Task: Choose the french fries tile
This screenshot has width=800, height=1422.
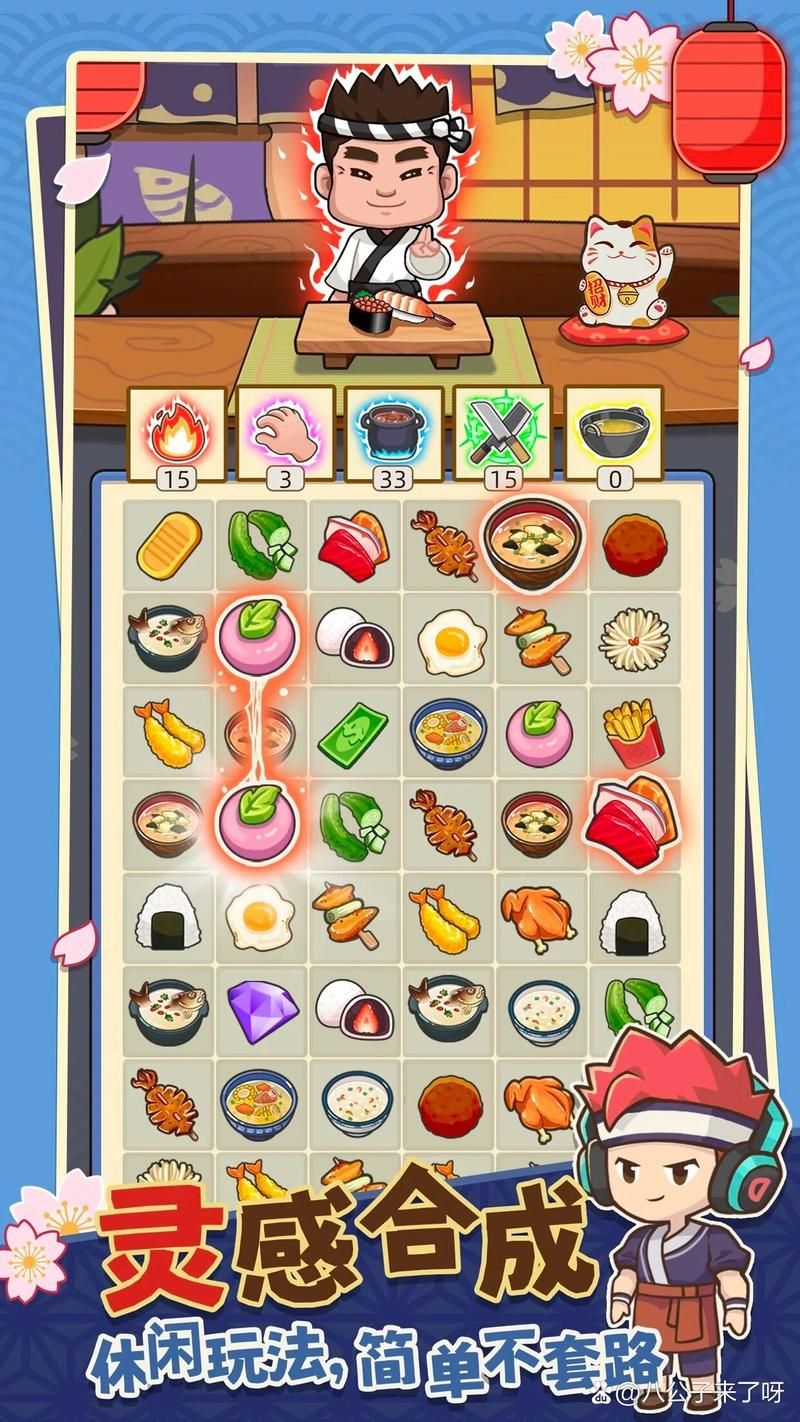Action: pyautogui.click(x=632, y=731)
